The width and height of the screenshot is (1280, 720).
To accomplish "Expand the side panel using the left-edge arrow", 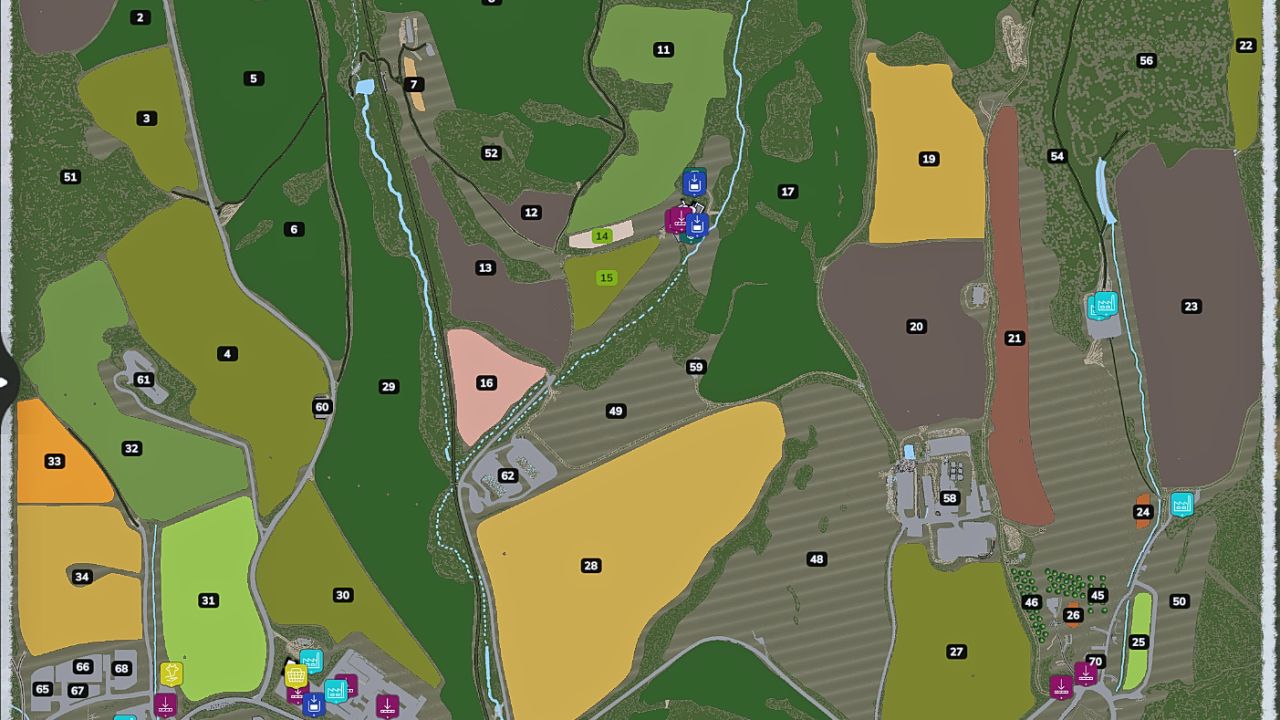I will click(5, 380).
